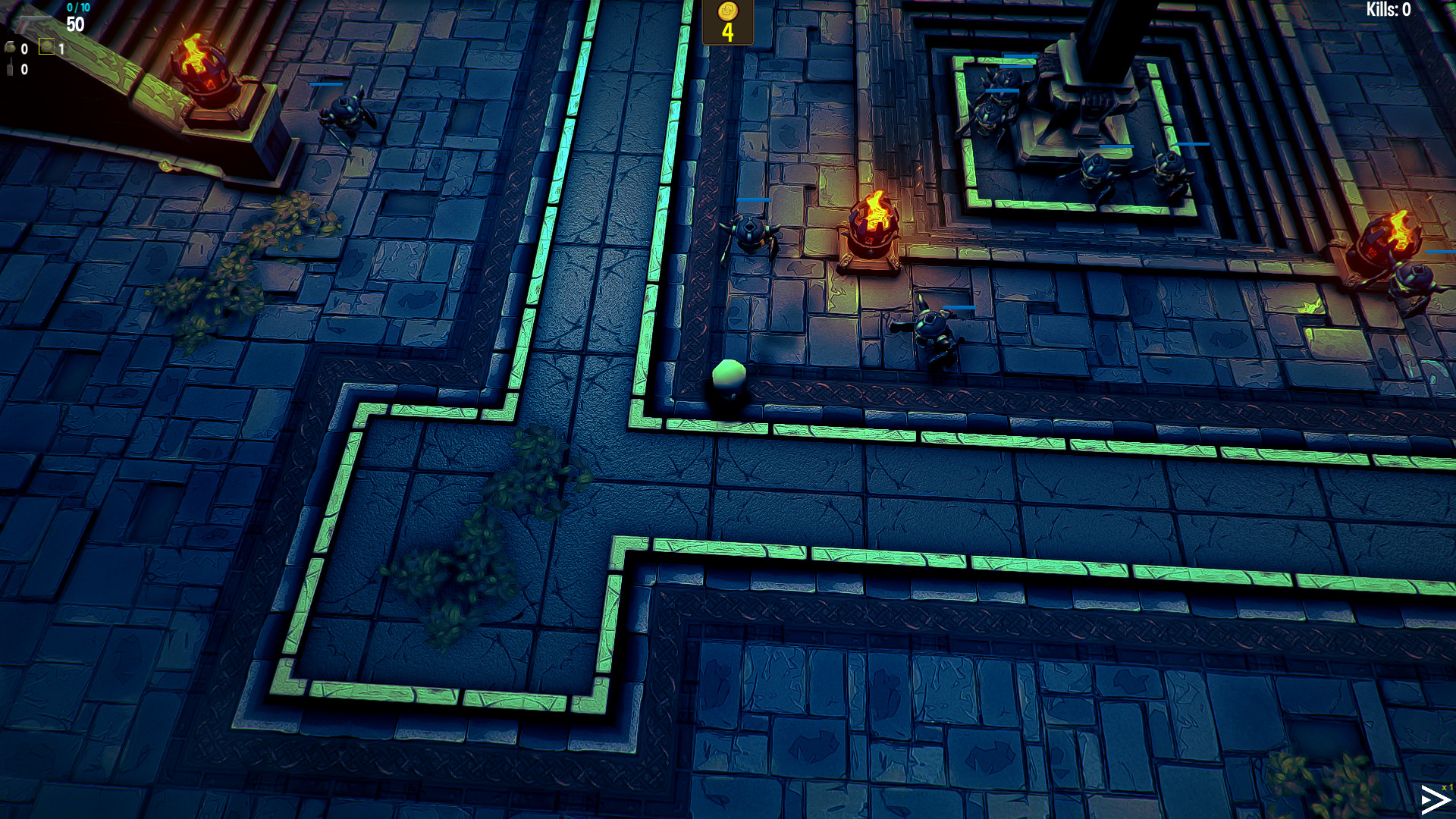Select the highlighted mine item slot
This screenshot has width=1456, height=819.
(46, 46)
